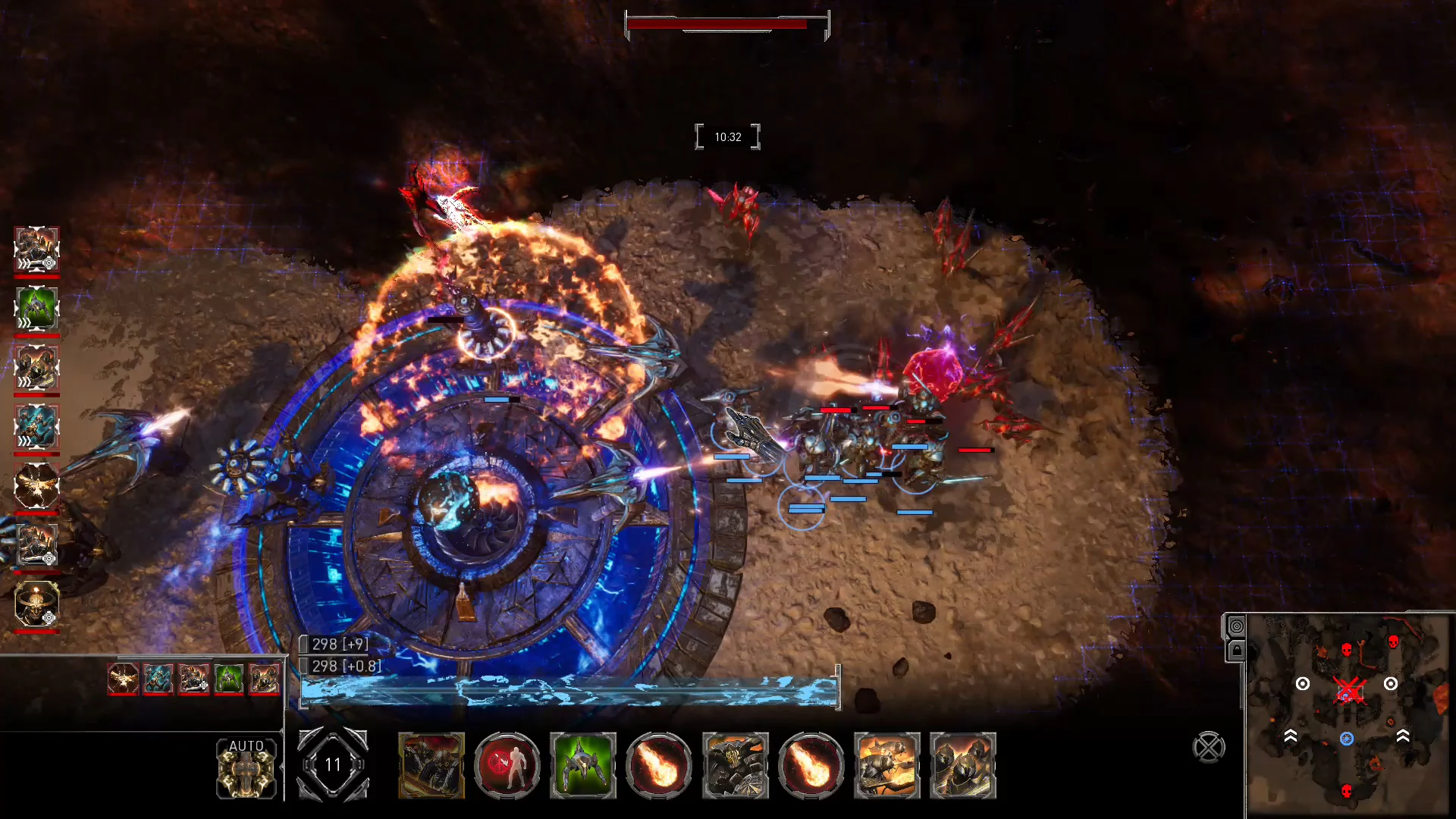Click the gold-framed vehicle card on the action bar
1456x819 pixels.
coord(431,766)
